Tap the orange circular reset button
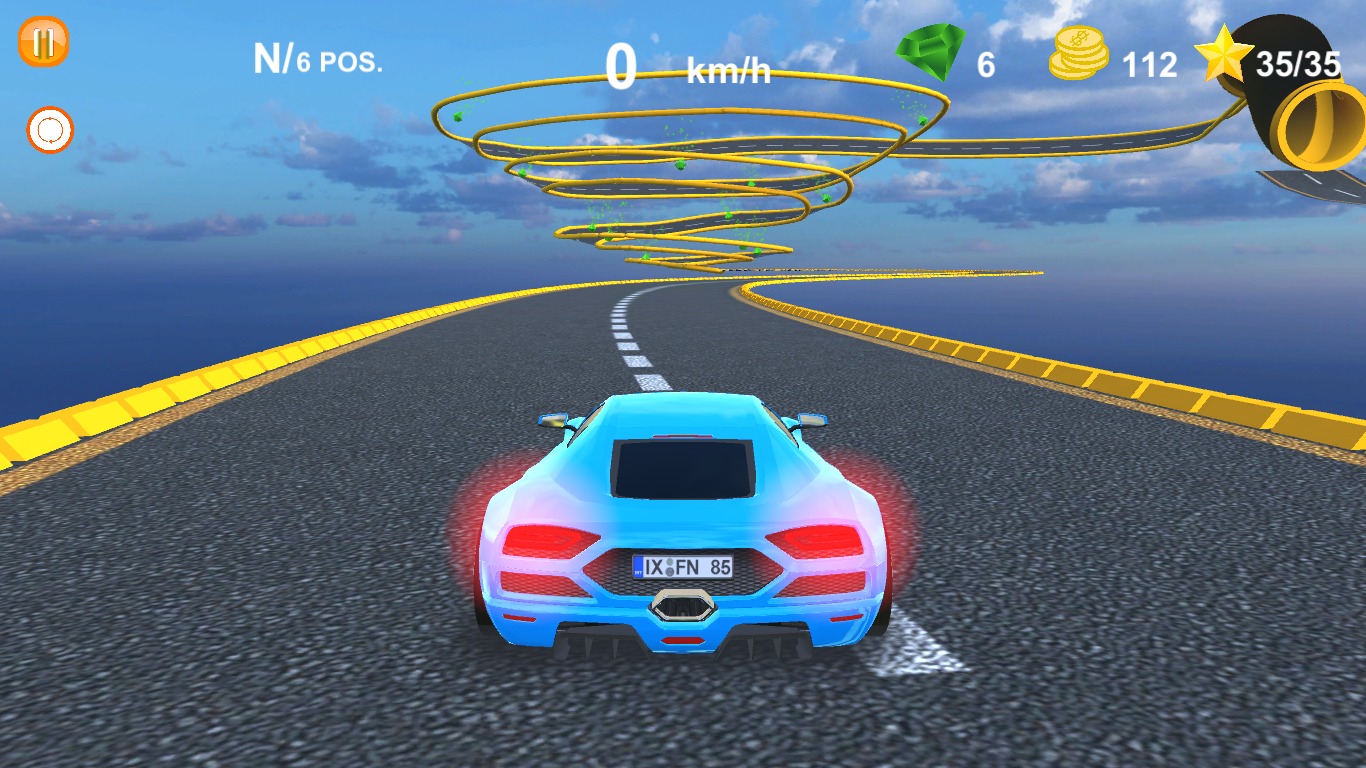This screenshot has height=768, width=1366. point(50,130)
